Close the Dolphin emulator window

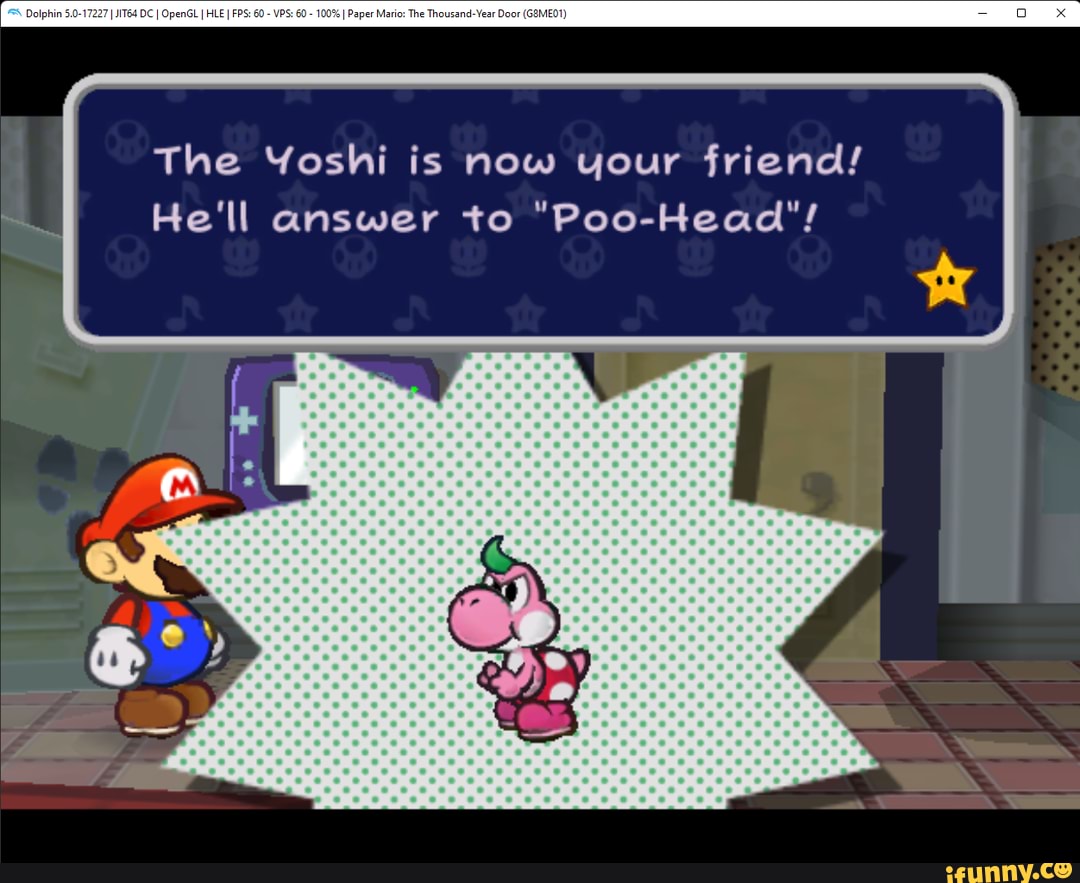tap(1061, 13)
